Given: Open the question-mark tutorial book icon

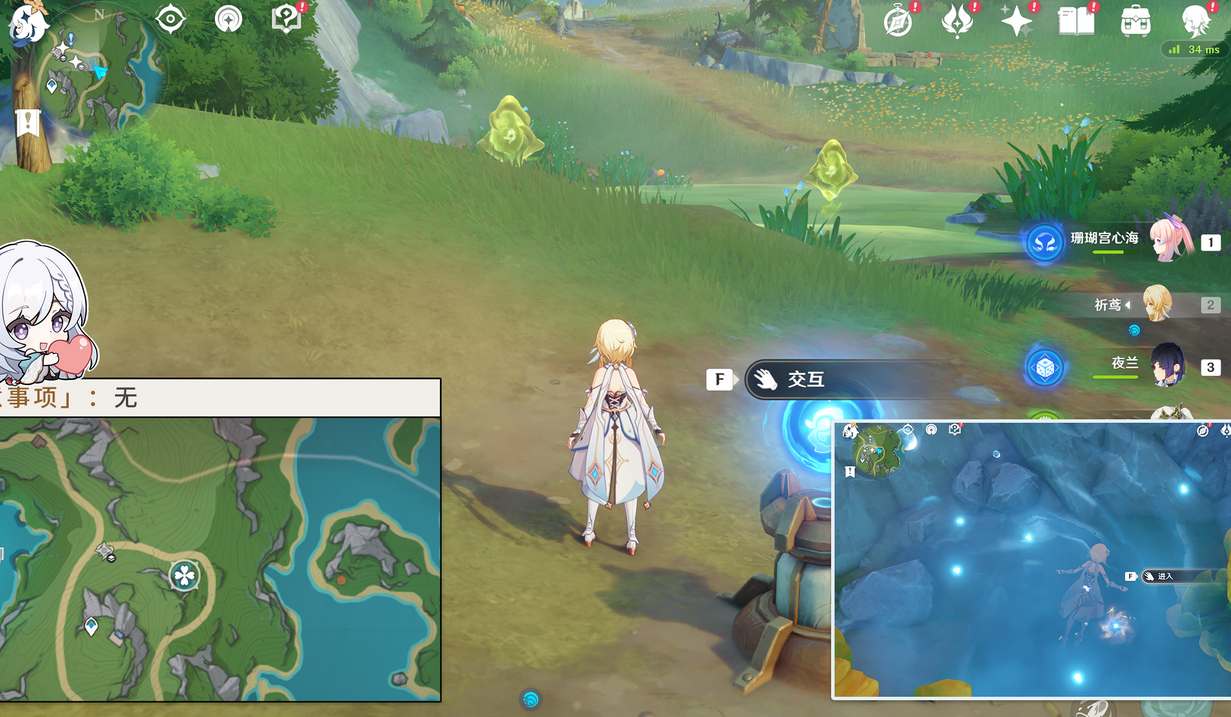Looking at the screenshot, I should 287,18.
